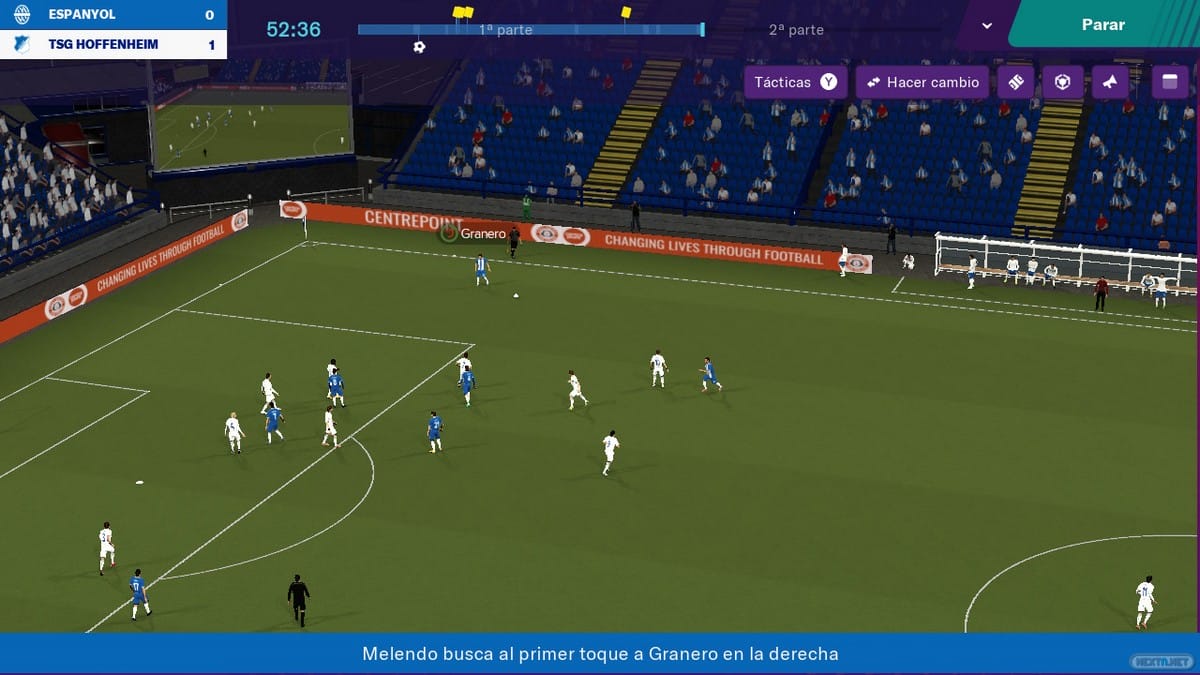Open the megaphone shouts button
The height and width of the screenshot is (675, 1200).
[x=1109, y=82]
